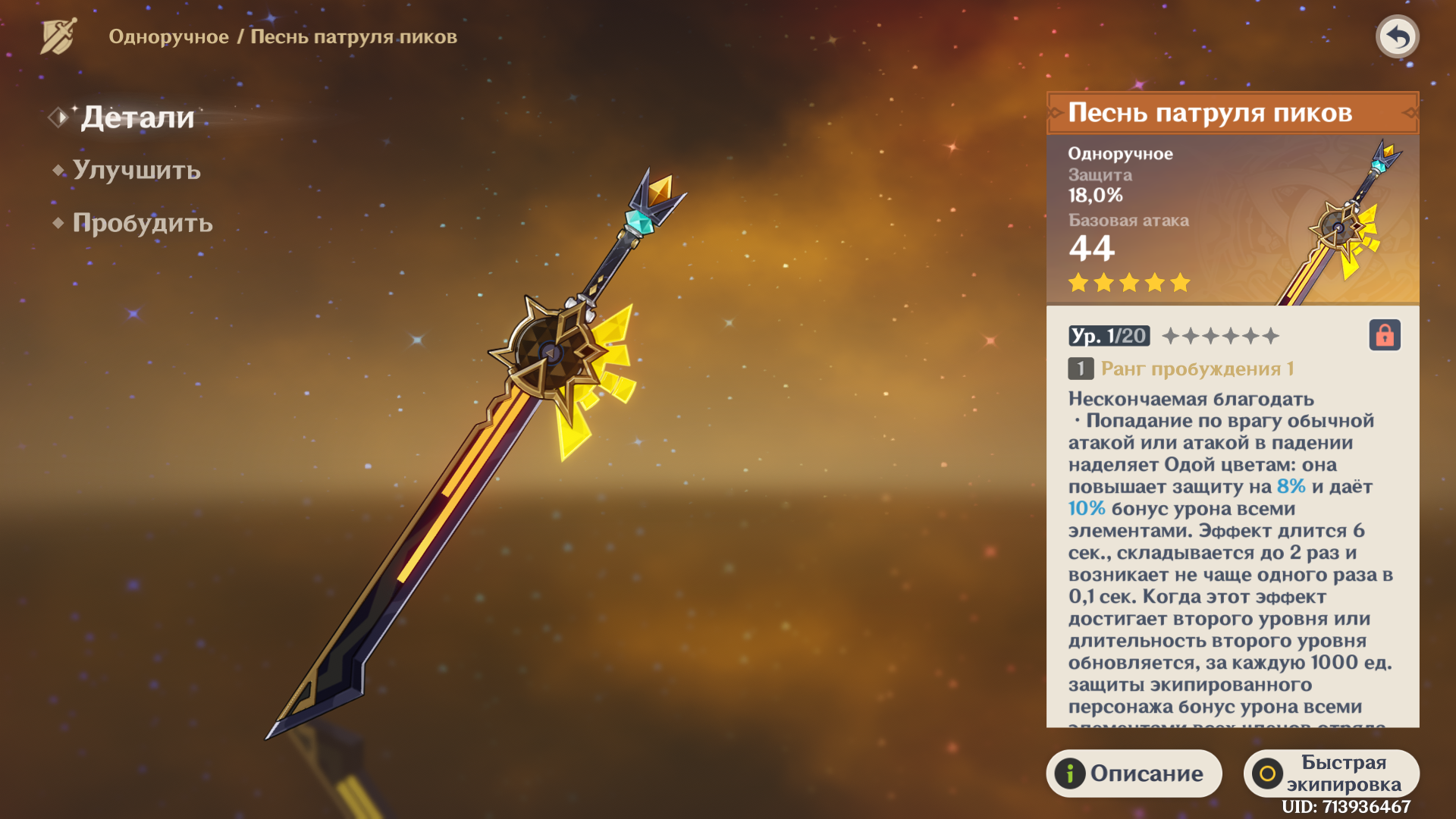Open the Описание description button
Screen dimensions: 1456x819
[1133, 773]
